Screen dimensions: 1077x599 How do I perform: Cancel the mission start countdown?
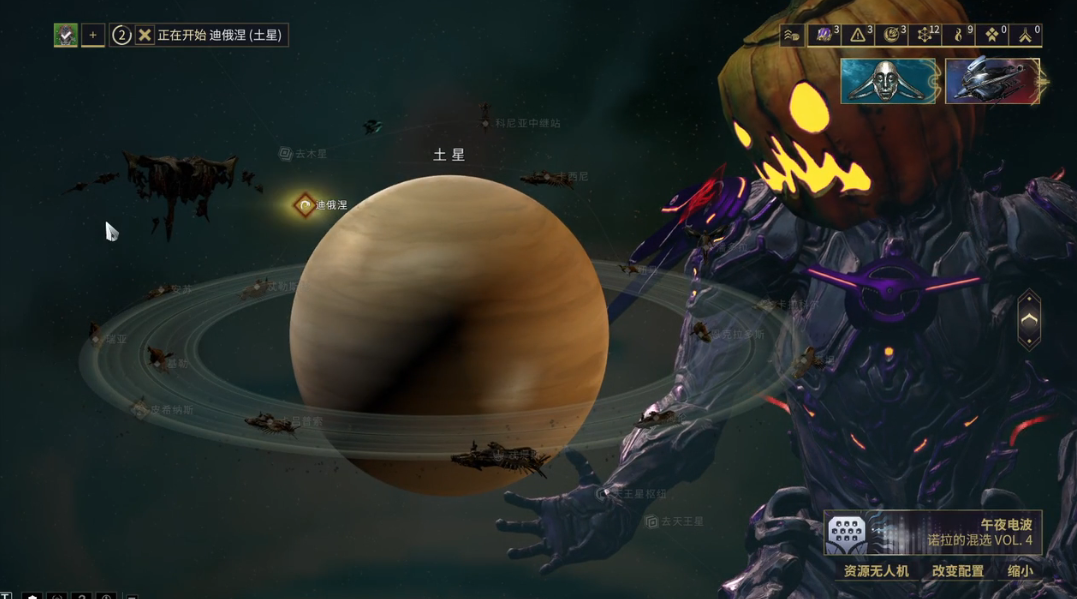(x=145, y=35)
